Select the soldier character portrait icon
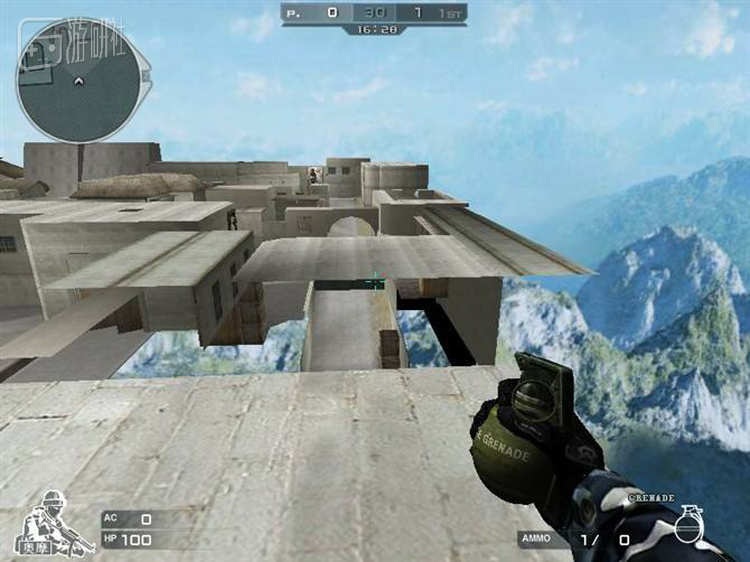This screenshot has width=750, height=562. point(47,522)
